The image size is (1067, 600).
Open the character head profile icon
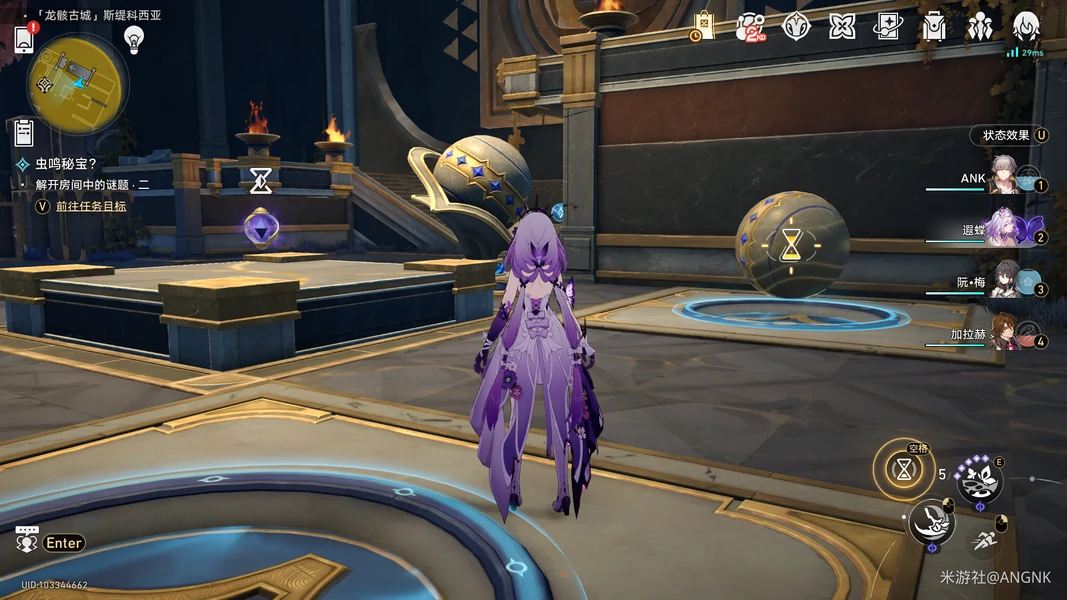tap(1026, 27)
